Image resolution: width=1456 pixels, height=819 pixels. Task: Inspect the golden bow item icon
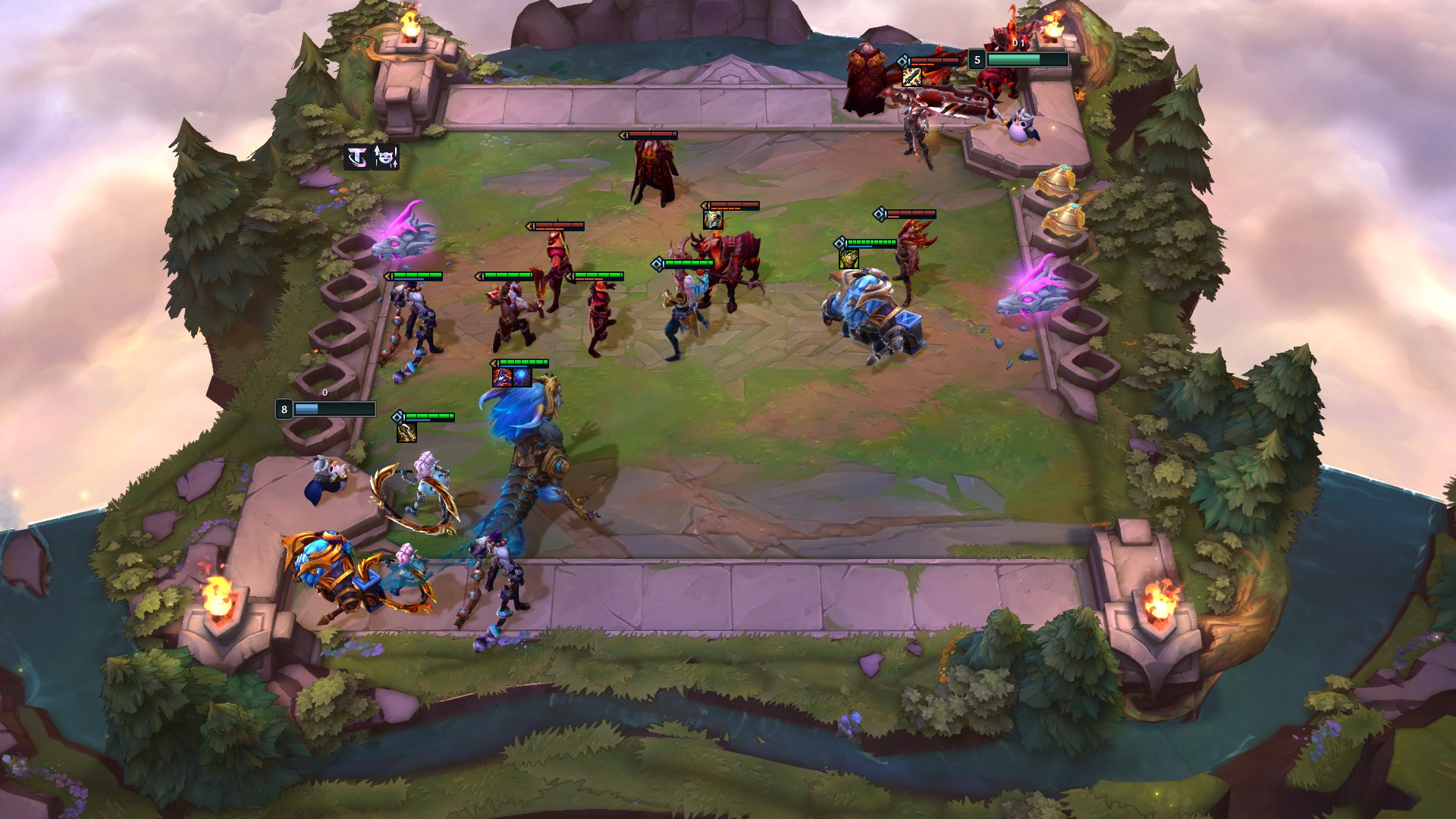(406, 432)
